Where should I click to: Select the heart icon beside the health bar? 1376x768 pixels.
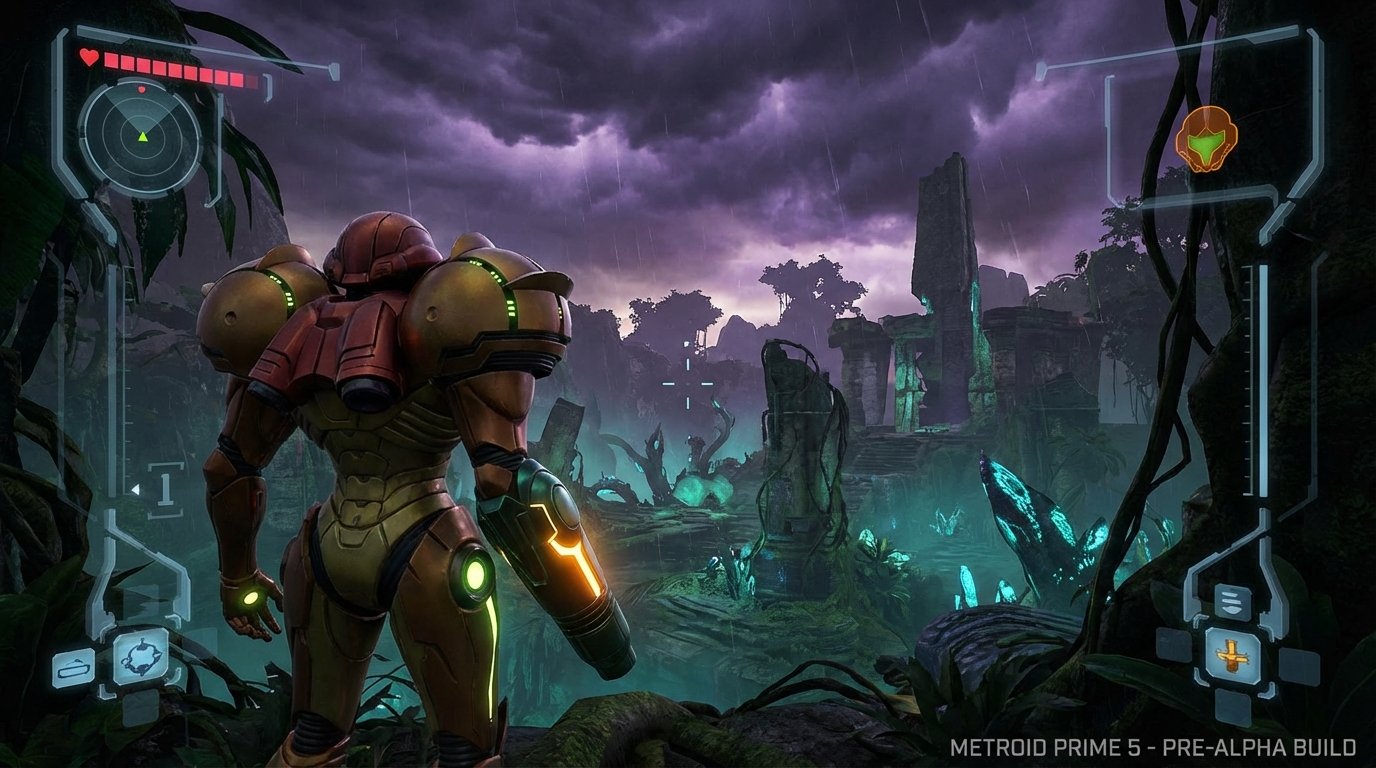point(90,59)
